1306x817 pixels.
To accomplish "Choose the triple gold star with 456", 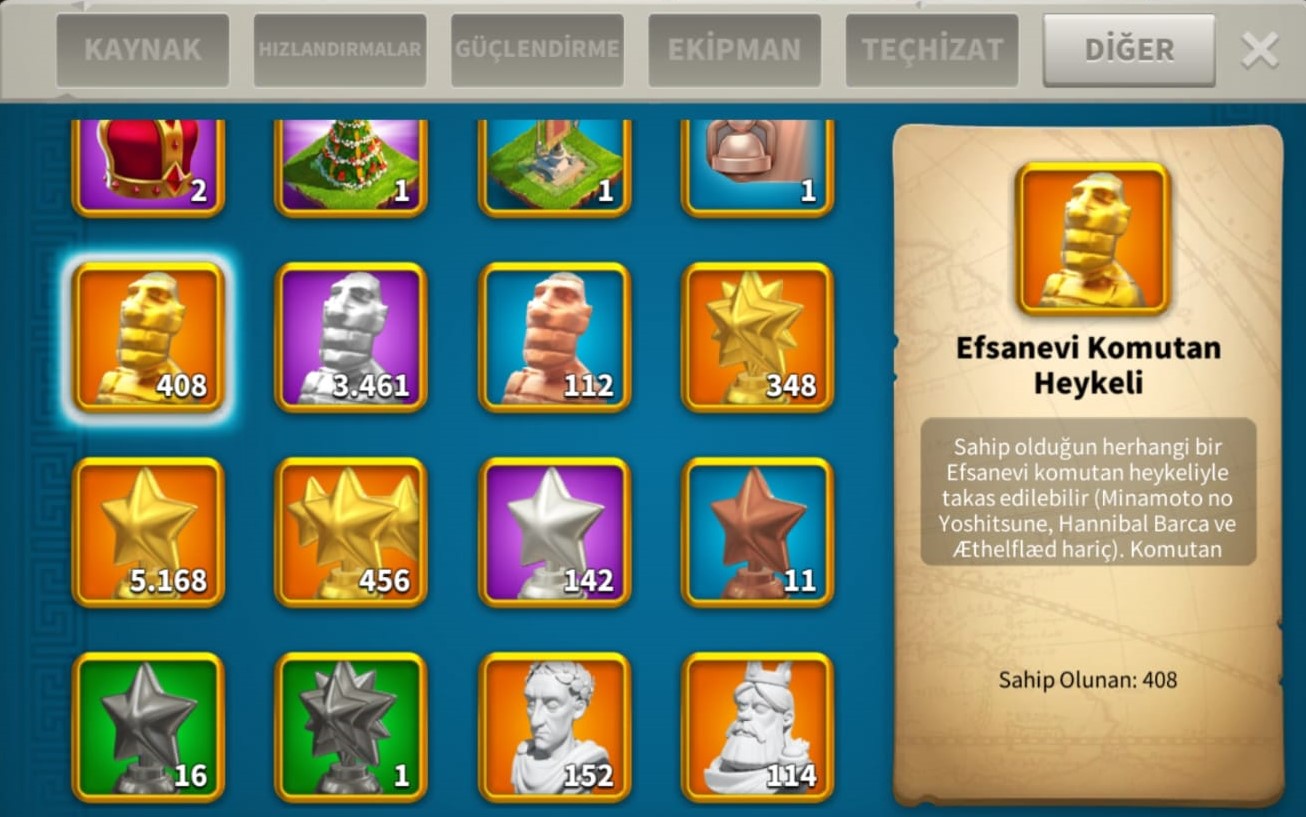I will [x=351, y=532].
